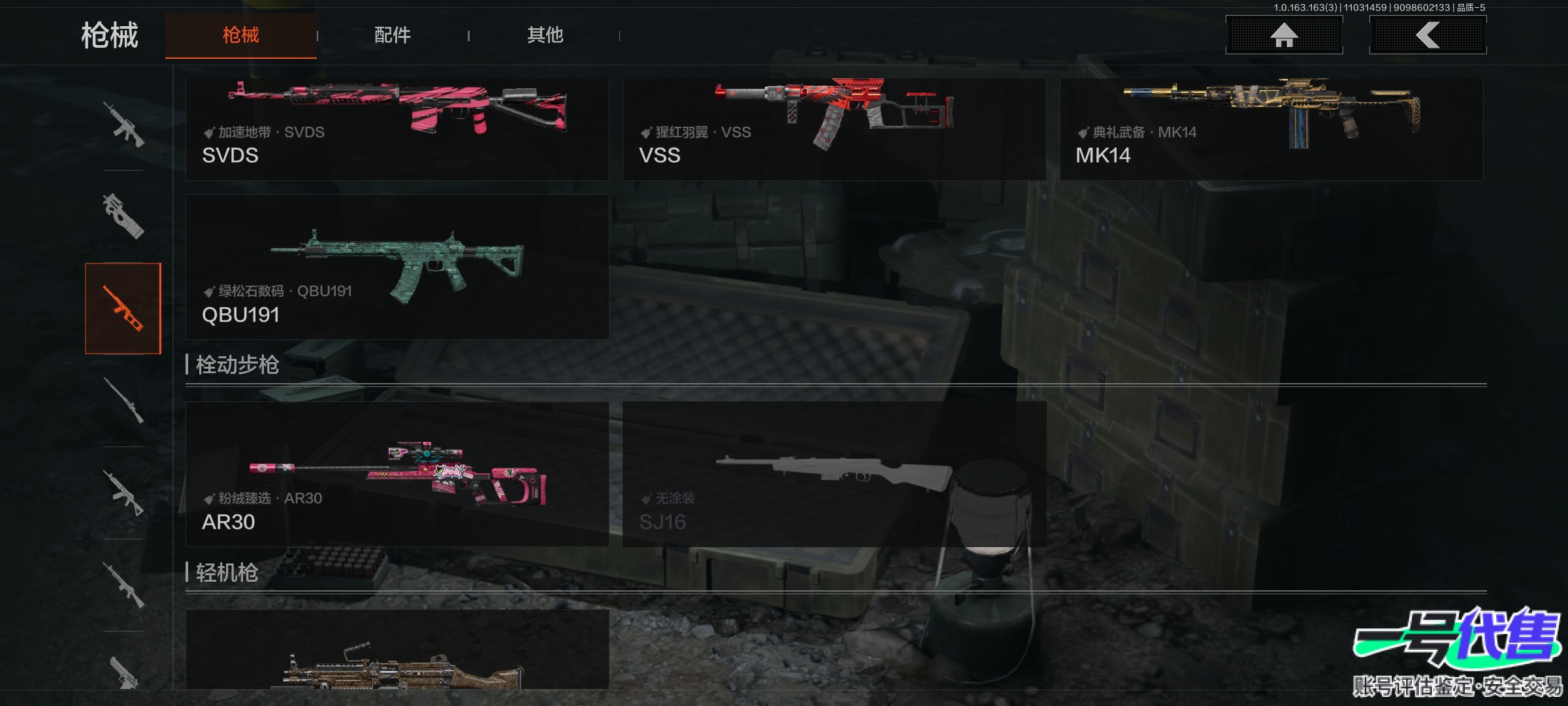The image size is (1568, 706).
Task: Select the SVDS weapon card
Action: [x=397, y=129]
